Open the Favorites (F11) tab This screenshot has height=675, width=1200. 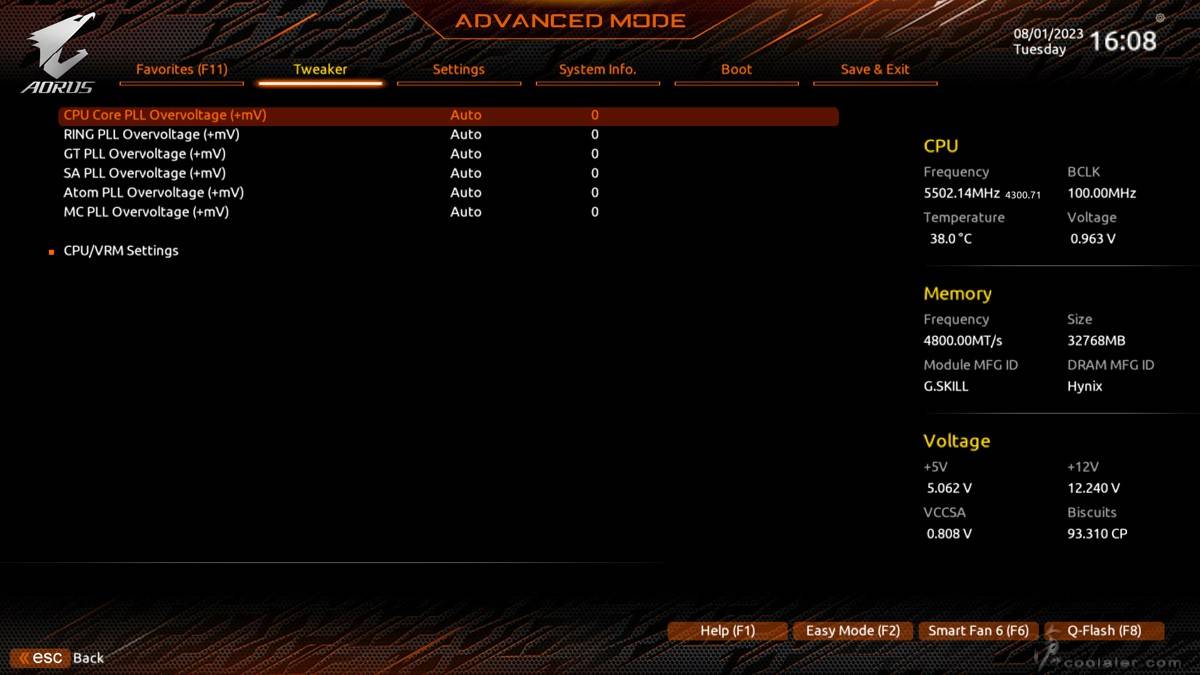182,70
